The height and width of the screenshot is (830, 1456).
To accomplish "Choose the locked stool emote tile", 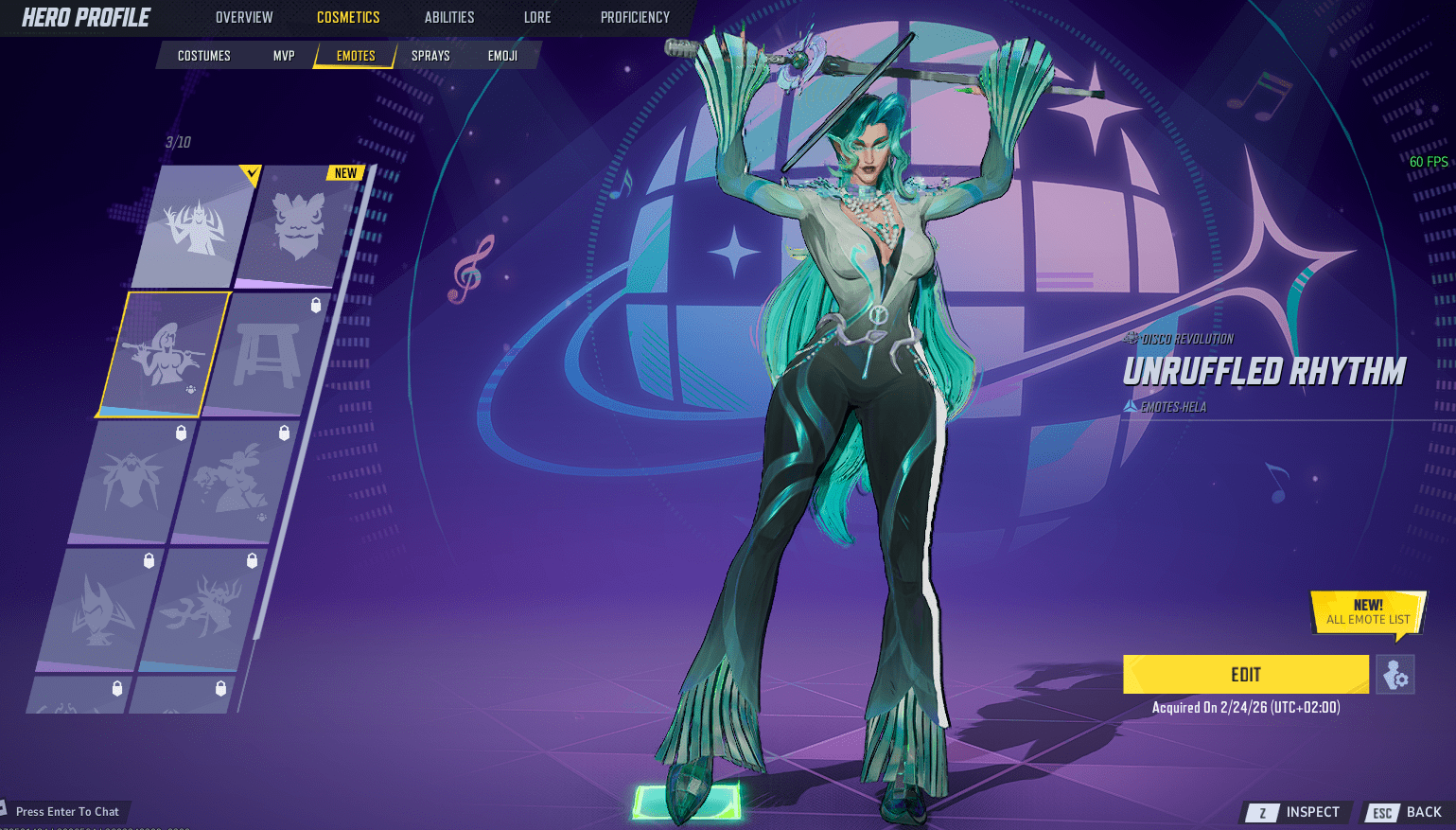I will 266,355.
